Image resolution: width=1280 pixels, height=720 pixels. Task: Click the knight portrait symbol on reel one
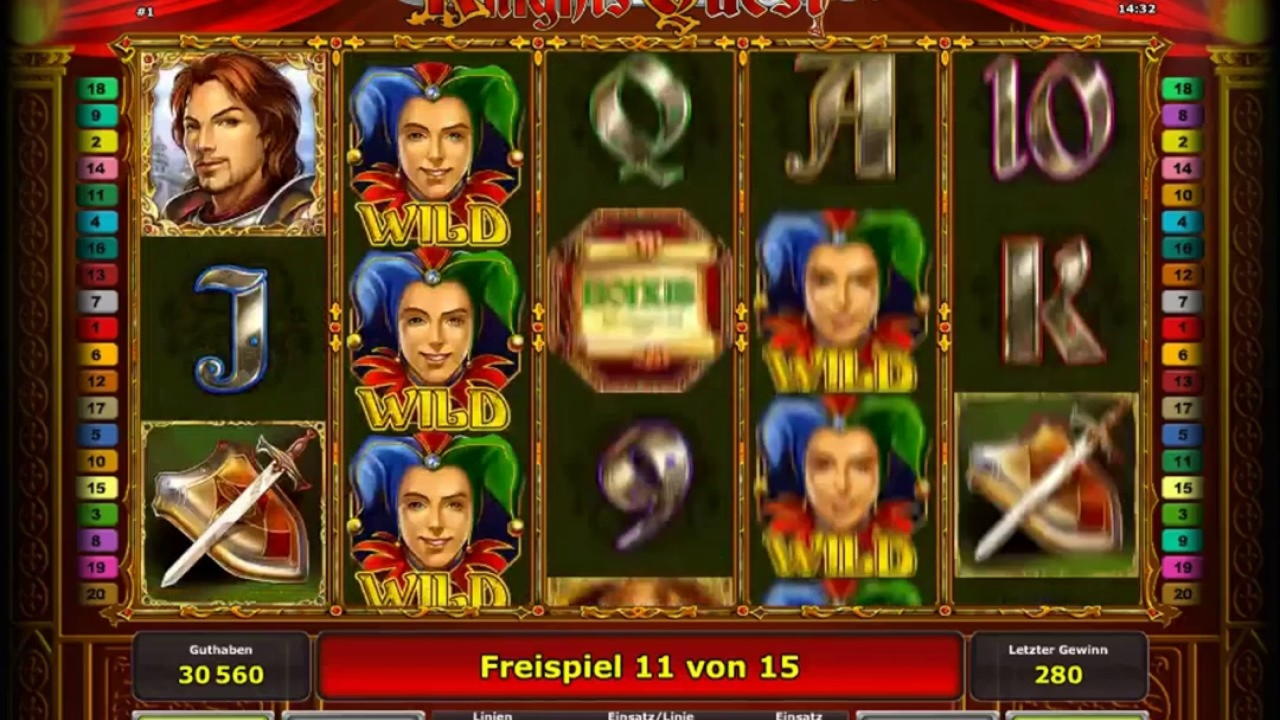pos(235,145)
